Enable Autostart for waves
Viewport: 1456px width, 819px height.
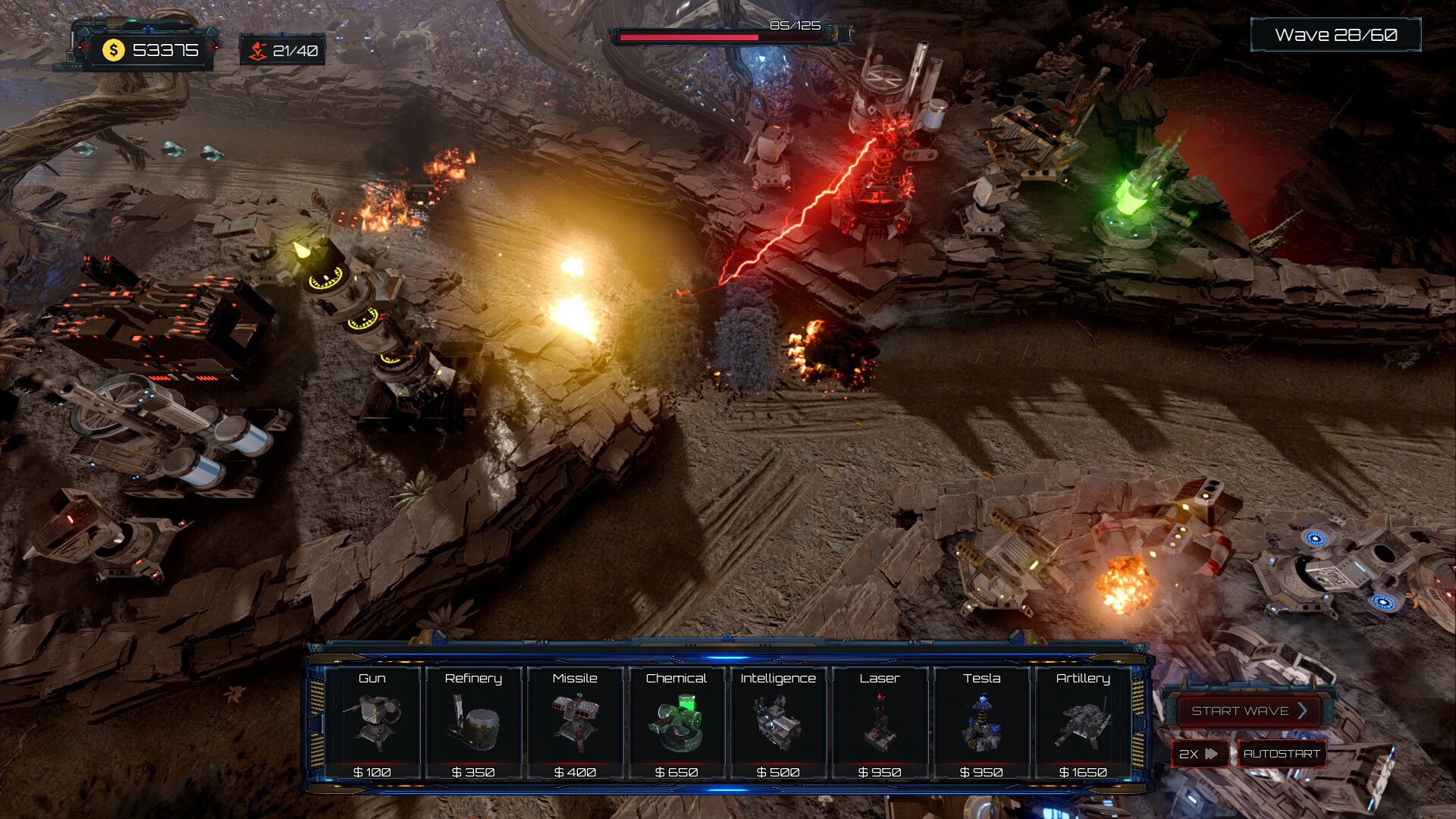tap(1282, 754)
